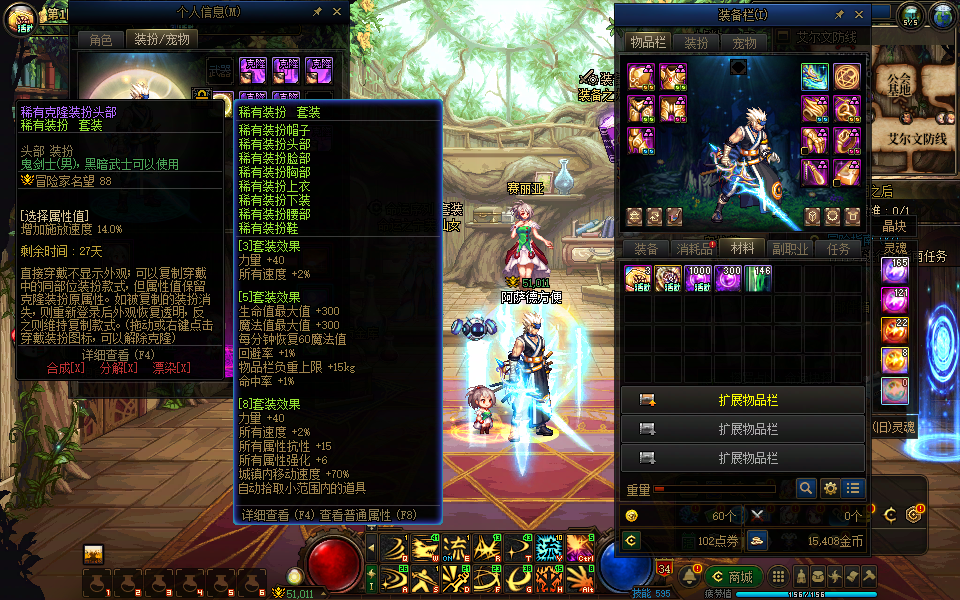
Task: Click the inventory list view button
Action: click(853, 488)
